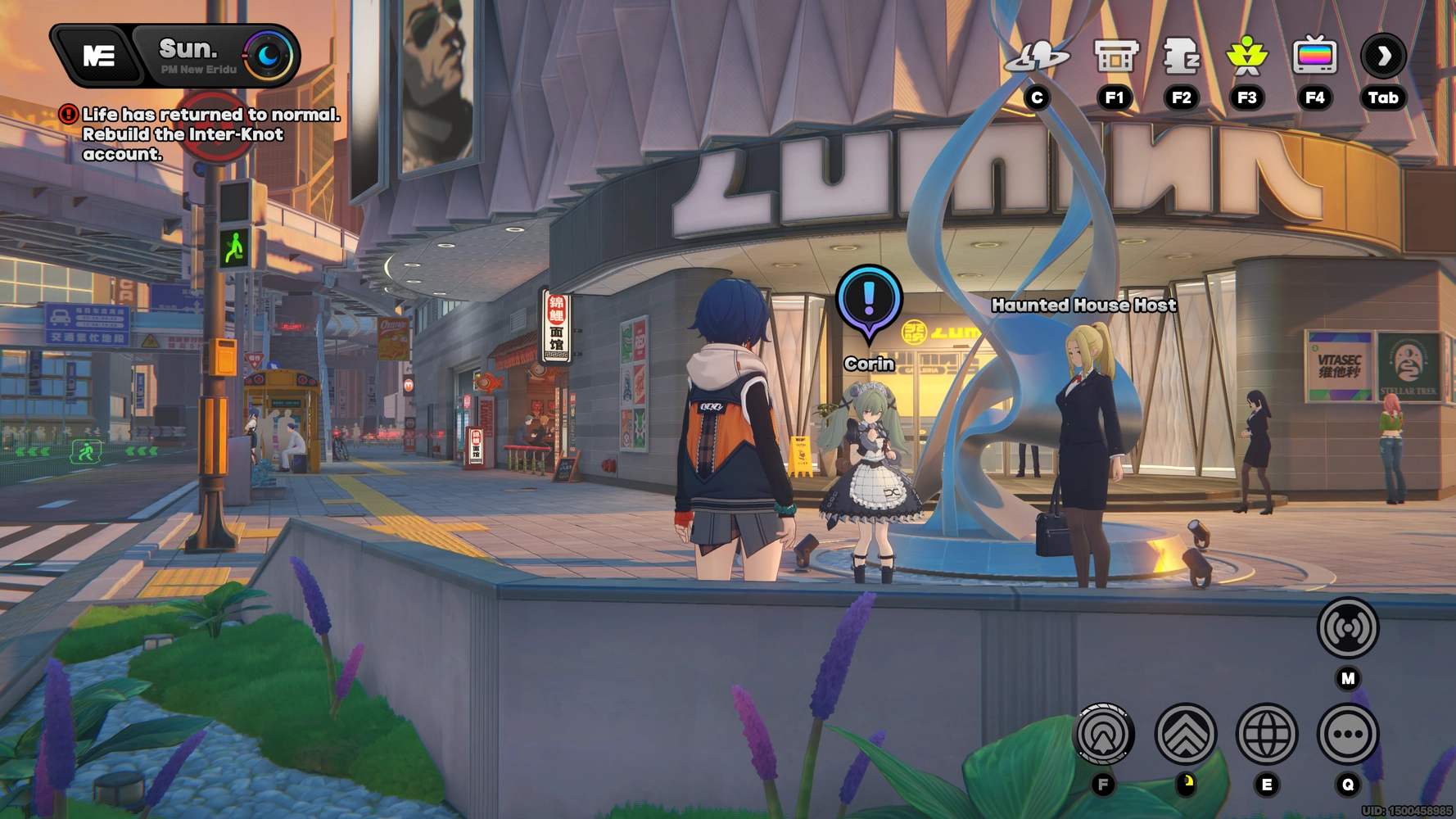1456x819 pixels.
Task: Click the Sunday time-of-day moon indicator
Action: coord(268,56)
